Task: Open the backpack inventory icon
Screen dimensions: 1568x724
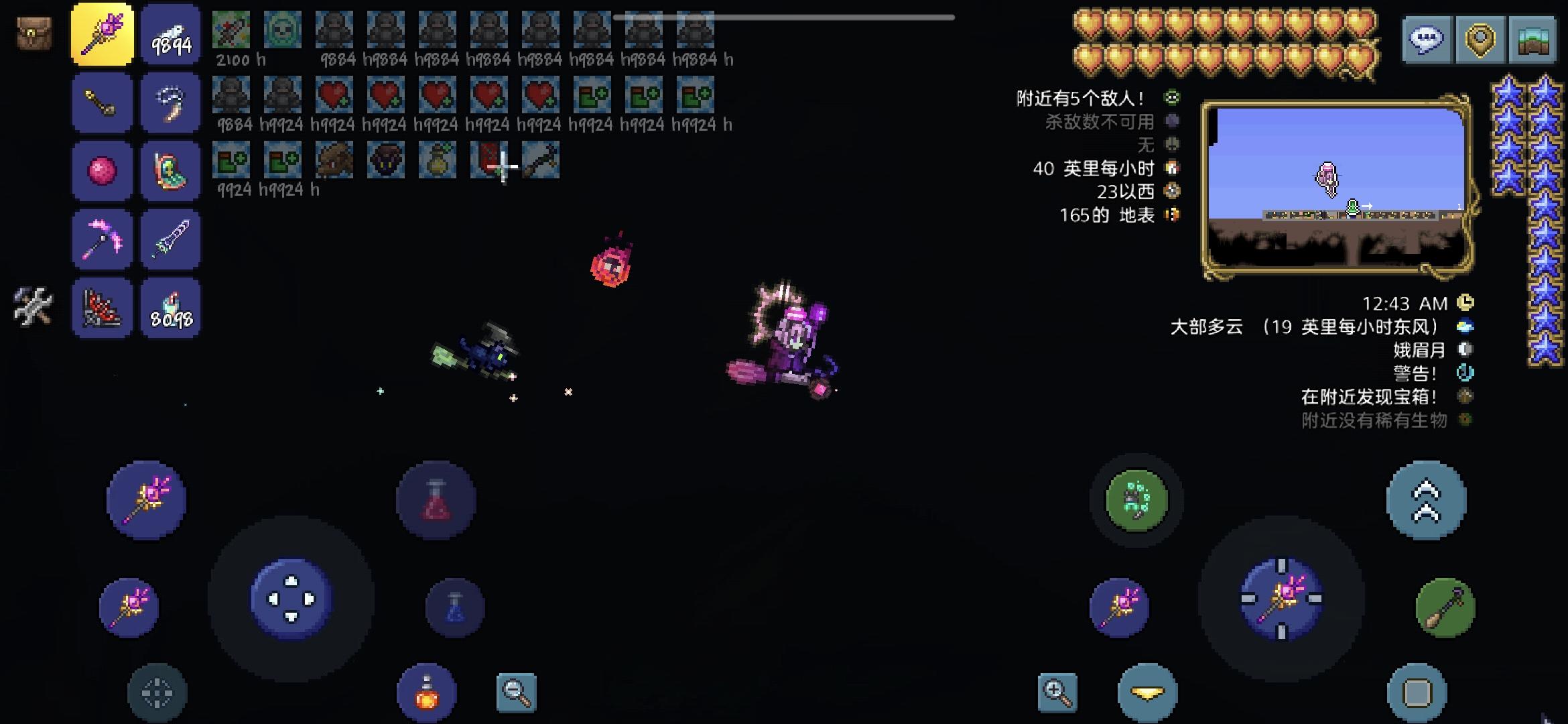Action: pyautogui.click(x=33, y=32)
